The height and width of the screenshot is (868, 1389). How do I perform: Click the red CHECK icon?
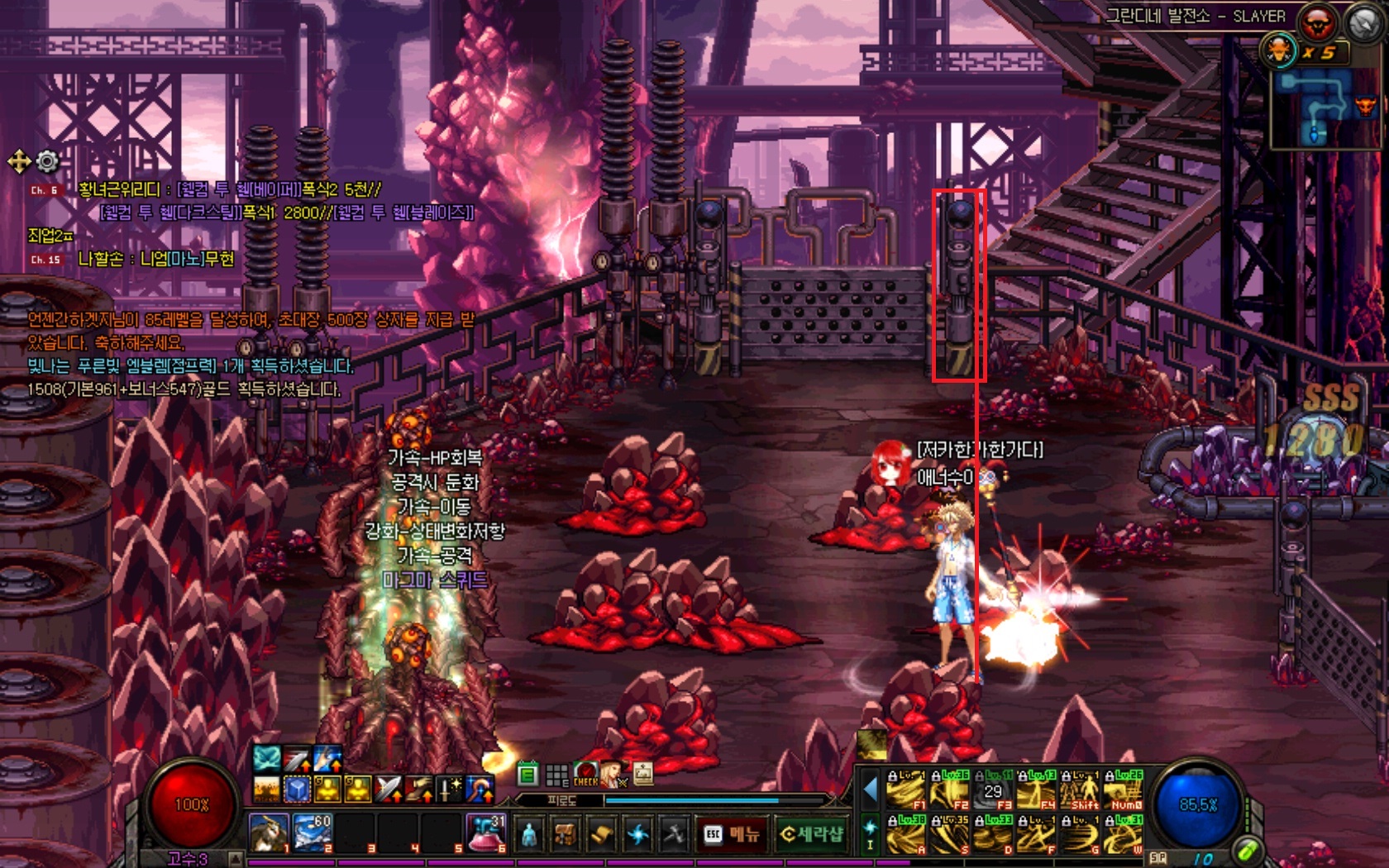585,775
